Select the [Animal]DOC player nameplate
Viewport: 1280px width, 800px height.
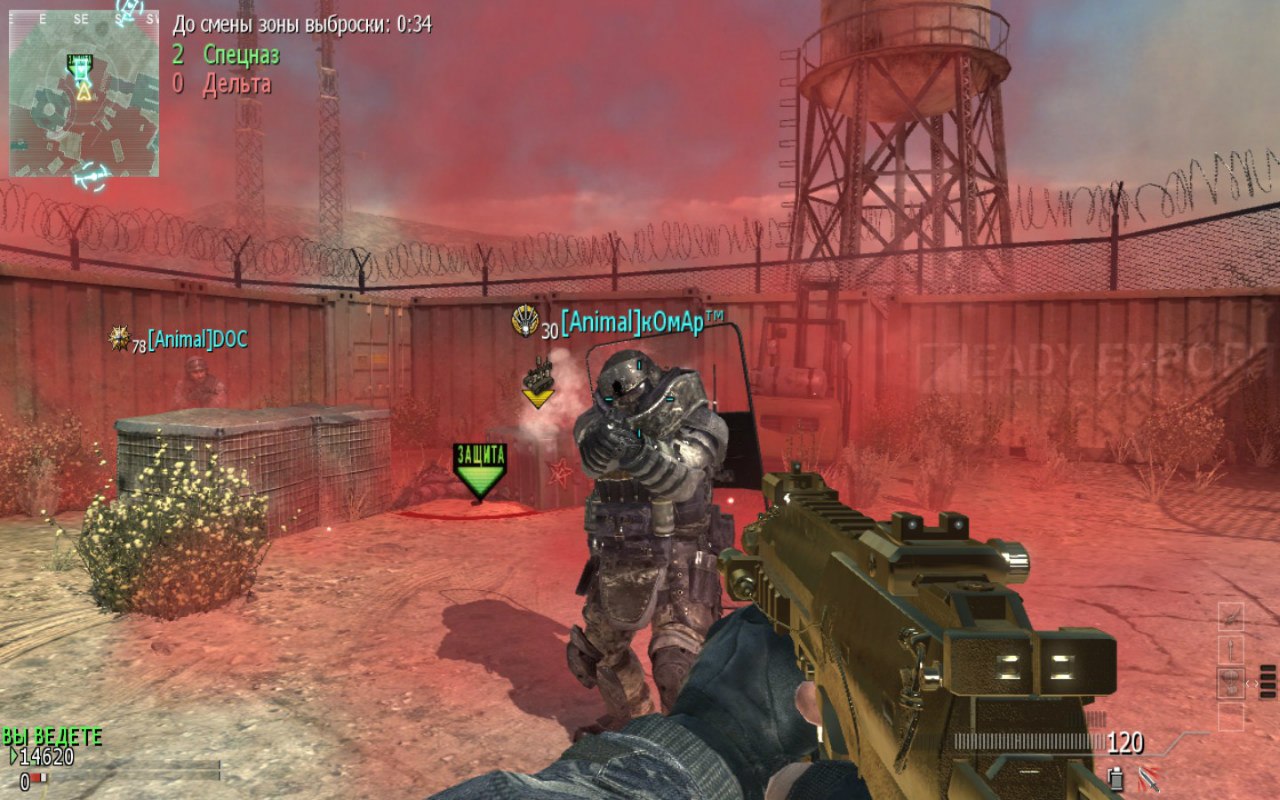click(196, 340)
